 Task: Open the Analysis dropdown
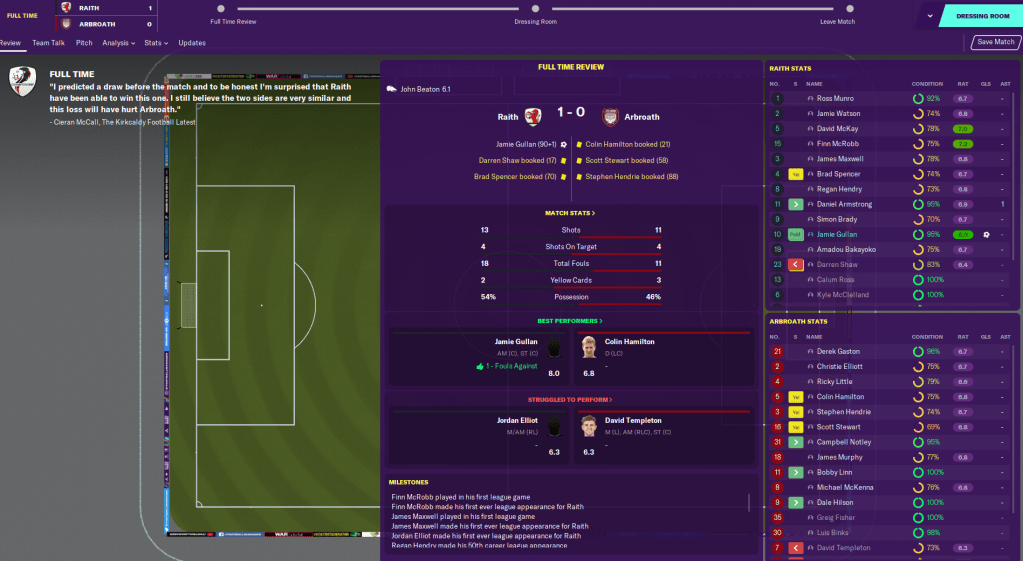pyautogui.click(x=118, y=43)
